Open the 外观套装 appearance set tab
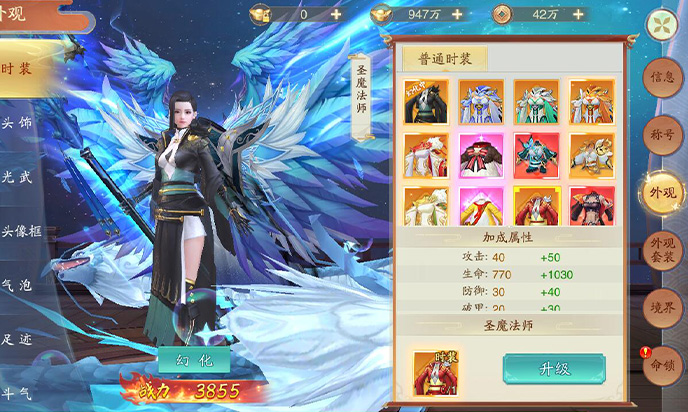Image resolution: width=688 pixels, height=412 pixels. tap(662, 249)
